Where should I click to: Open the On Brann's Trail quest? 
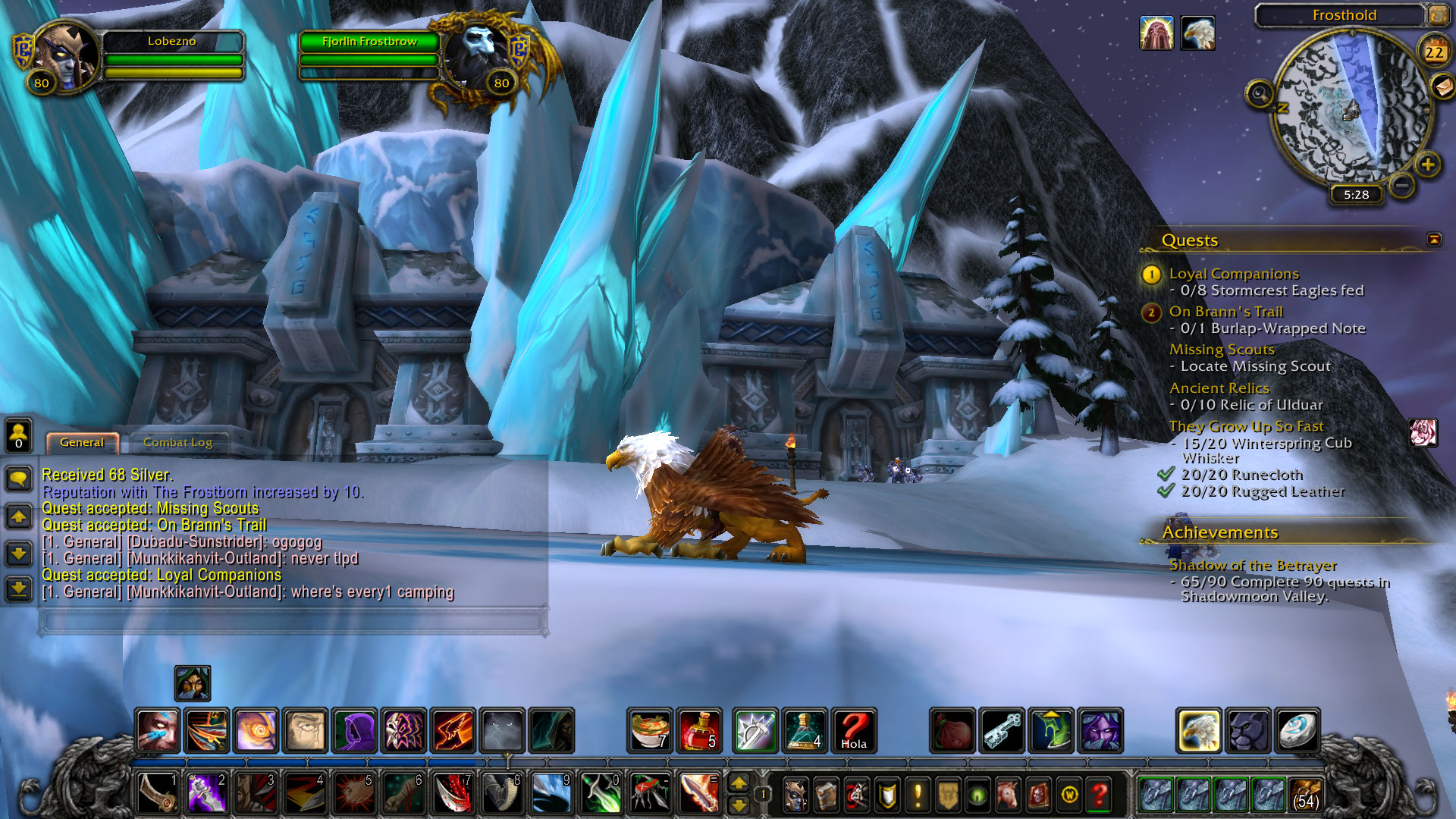(x=1225, y=312)
